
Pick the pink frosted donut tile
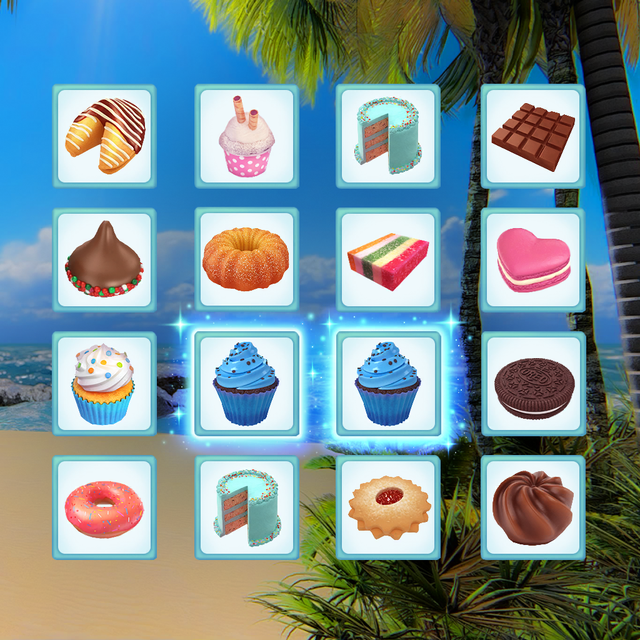(104, 508)
